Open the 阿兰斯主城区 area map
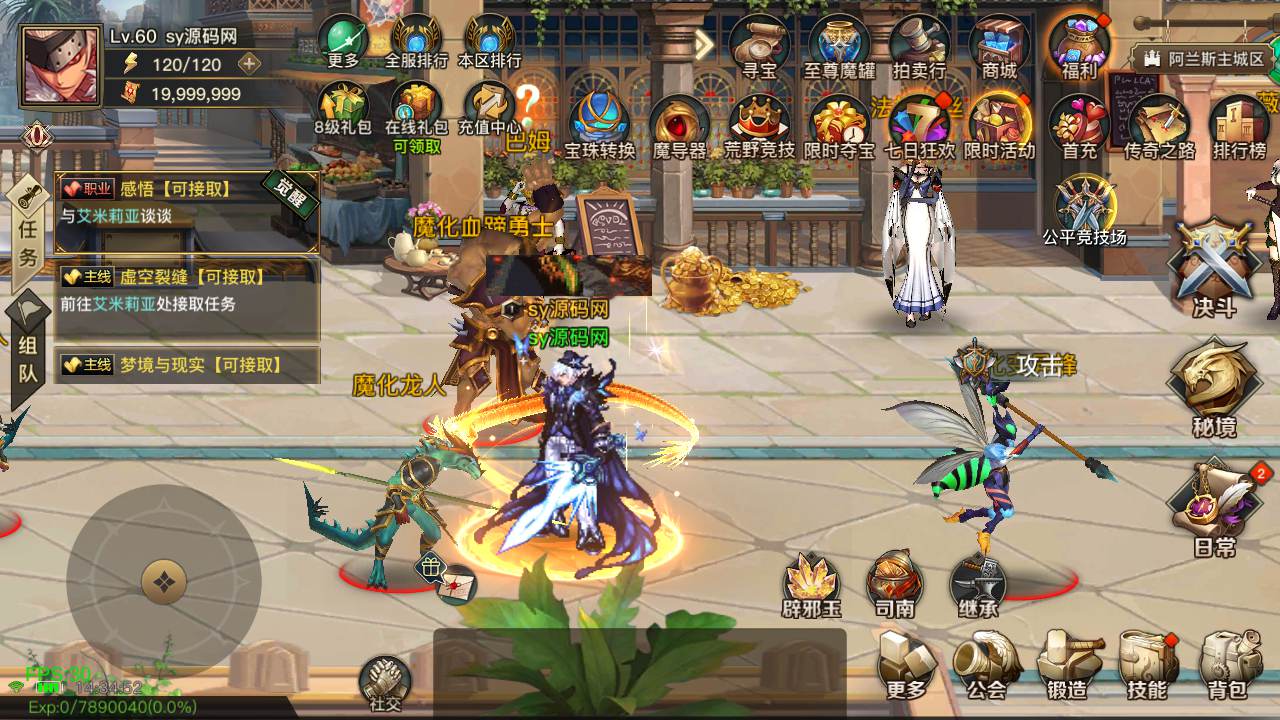1280x720 pixels. 1205,58
